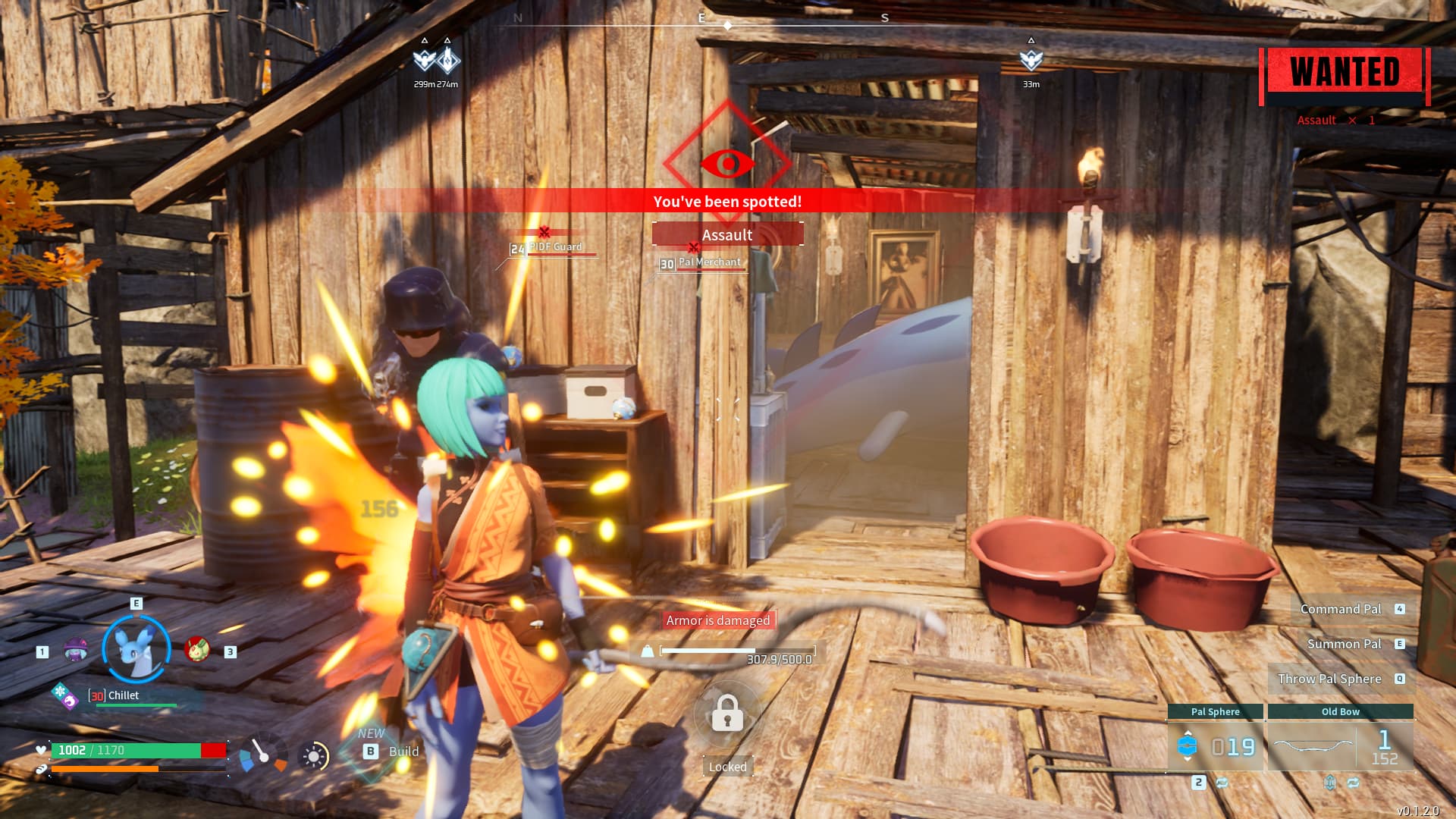Click the Locked padlock icon
This screenshot has width=1456, height=819.
pyautogui.click(x=727, y=714)
